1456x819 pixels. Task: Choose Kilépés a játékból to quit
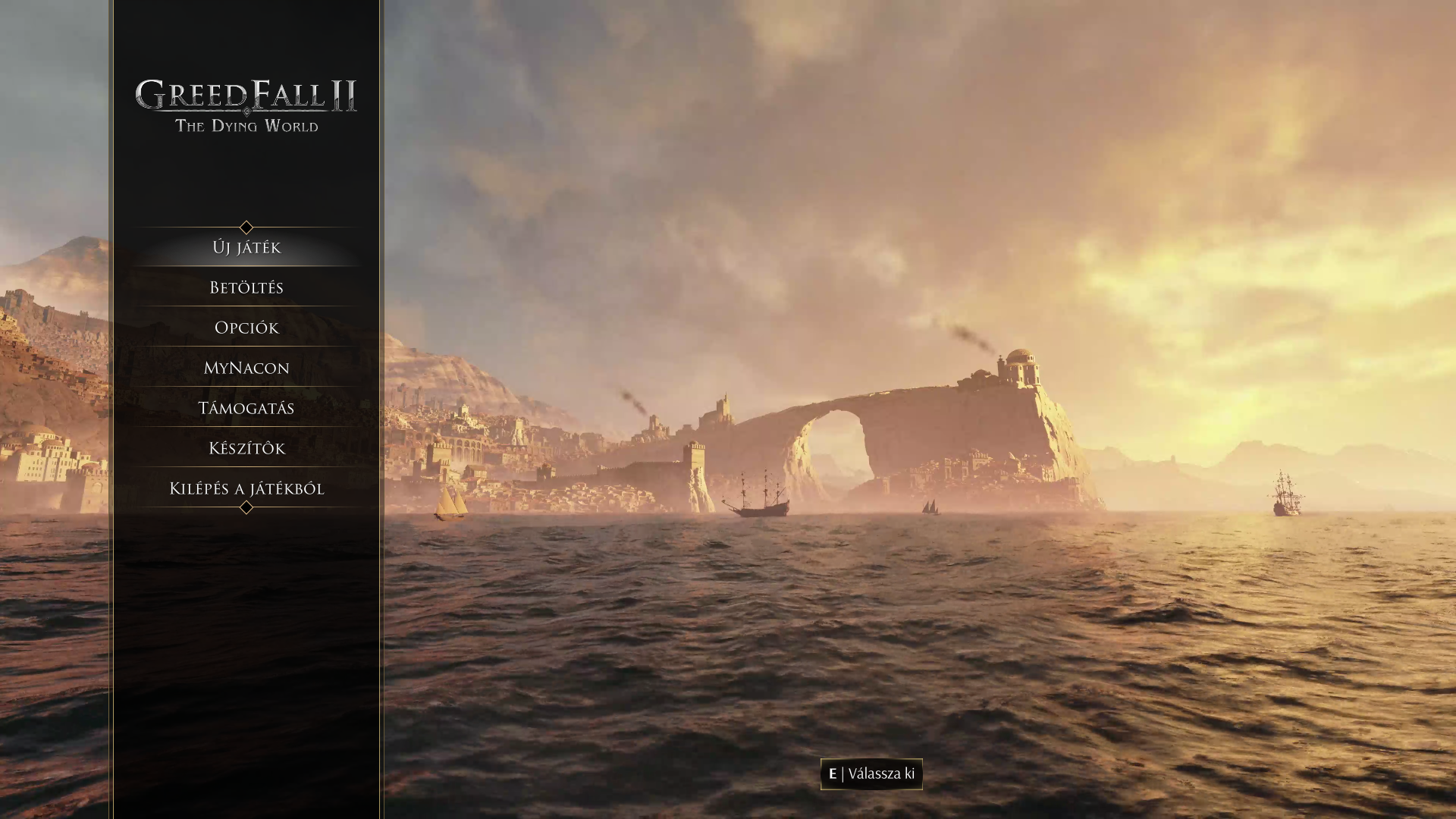[246, 489]
